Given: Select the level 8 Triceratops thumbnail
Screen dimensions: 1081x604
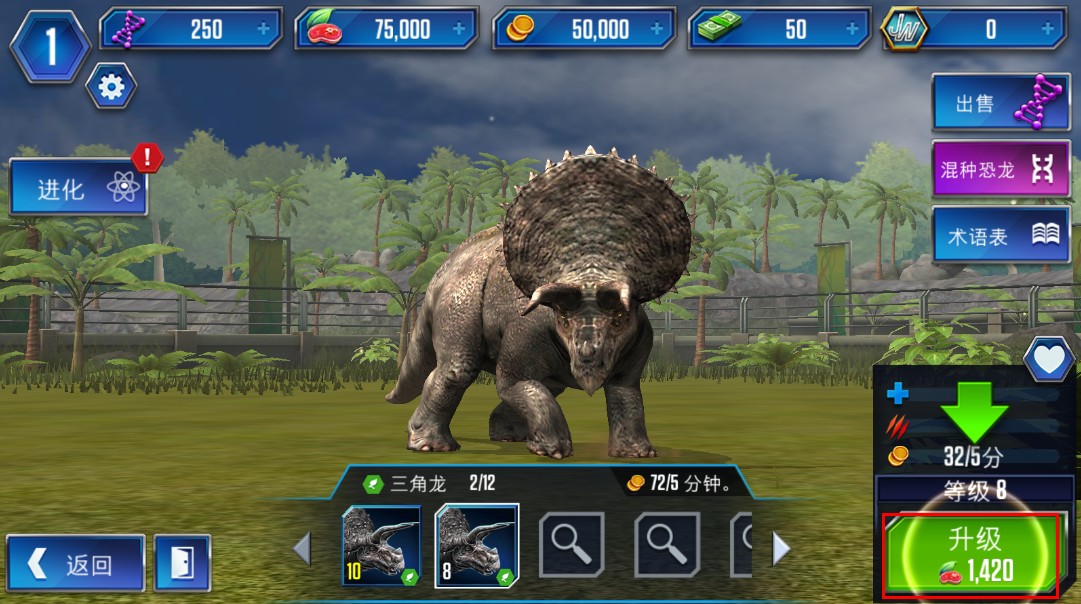Looking at the screenshot, I should 476,545.
